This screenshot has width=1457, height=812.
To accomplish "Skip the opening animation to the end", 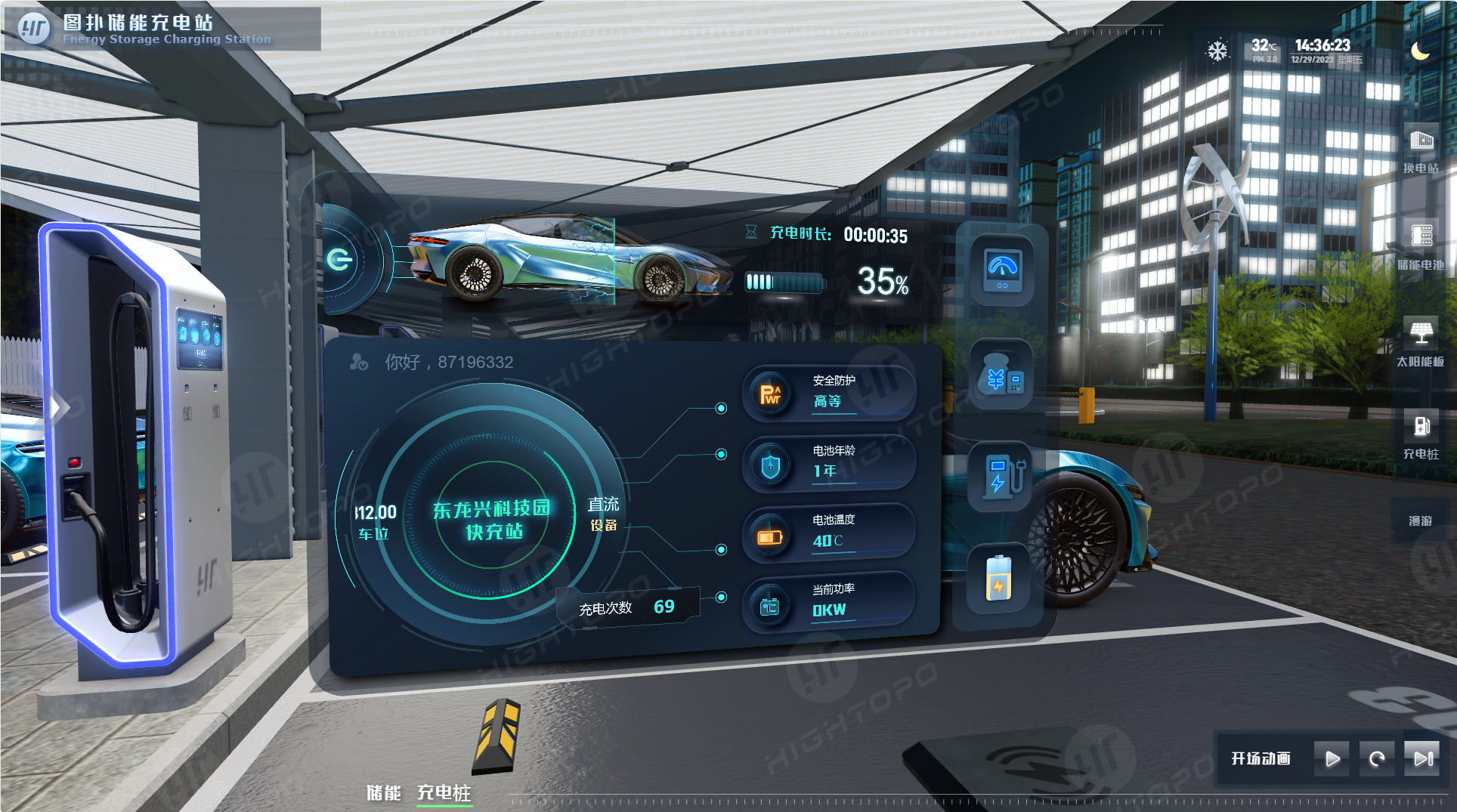I will [1422, 758].
